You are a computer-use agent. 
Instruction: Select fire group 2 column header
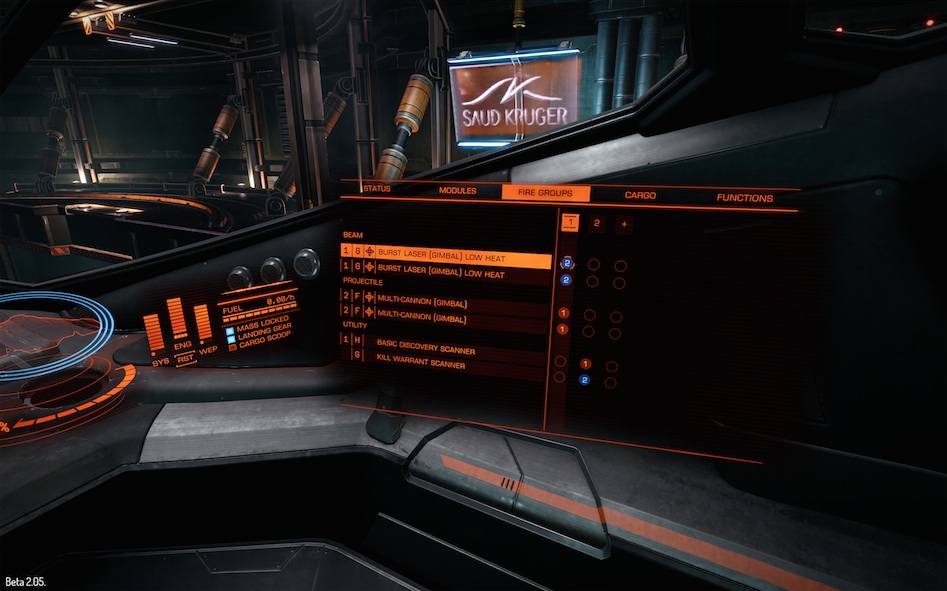tap(596, 223)
